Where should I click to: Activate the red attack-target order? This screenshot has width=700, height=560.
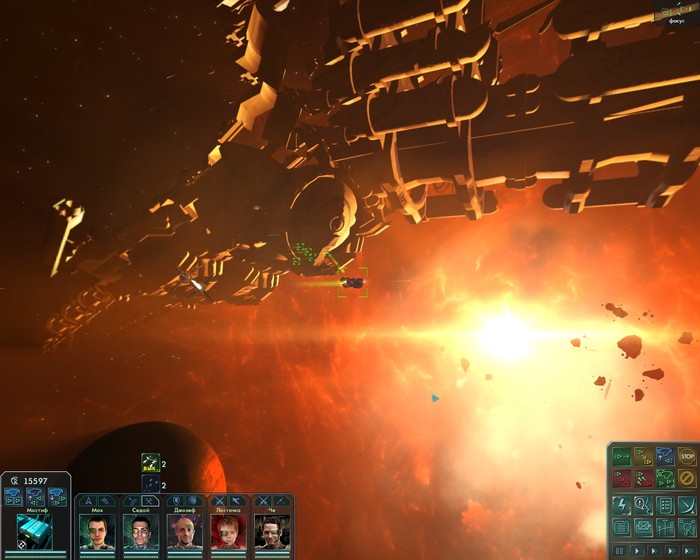click(x=620, y=478)
